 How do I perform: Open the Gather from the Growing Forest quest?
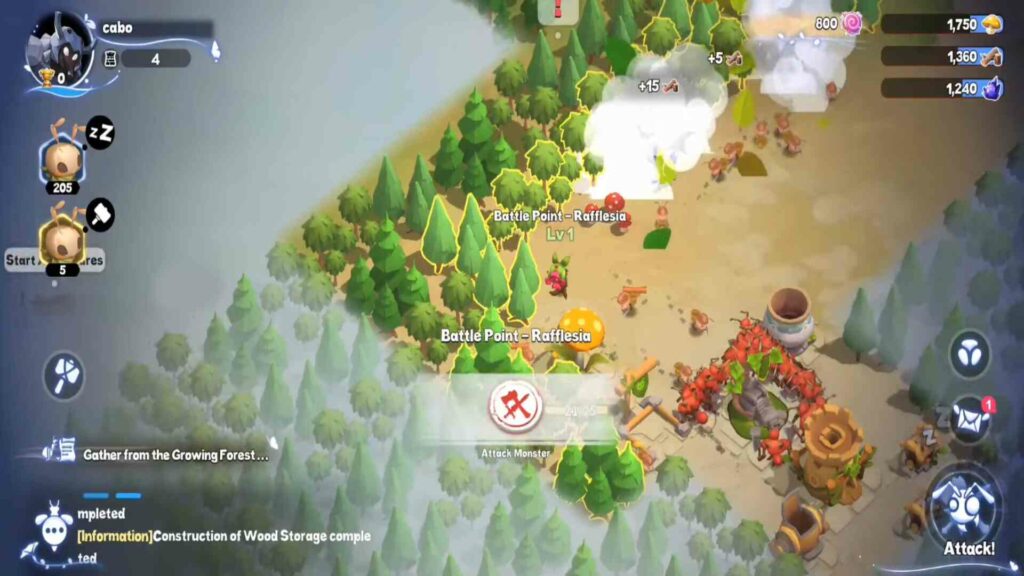pyautogui.click(x=175, y=455)
